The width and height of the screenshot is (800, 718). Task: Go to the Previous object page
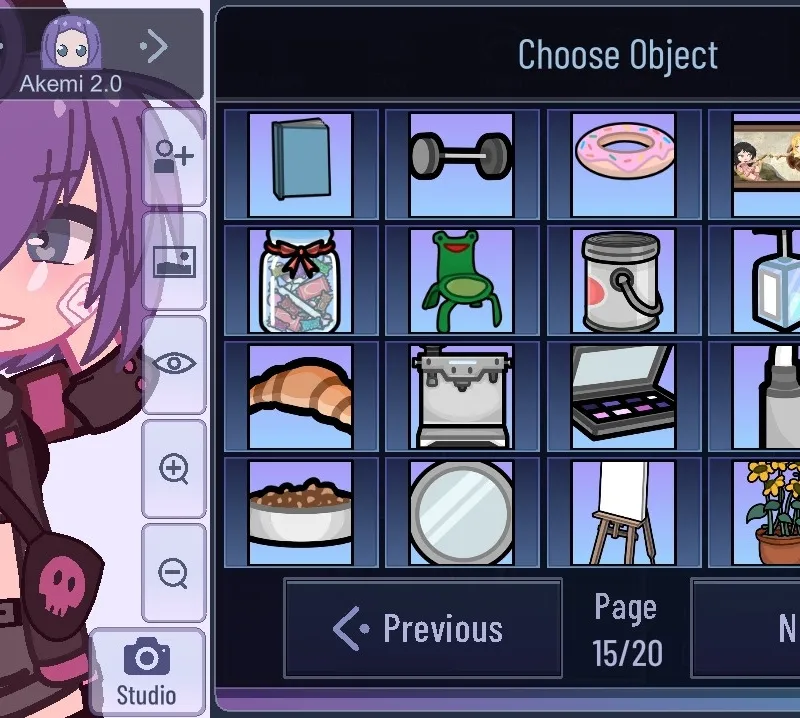point(422,628)
